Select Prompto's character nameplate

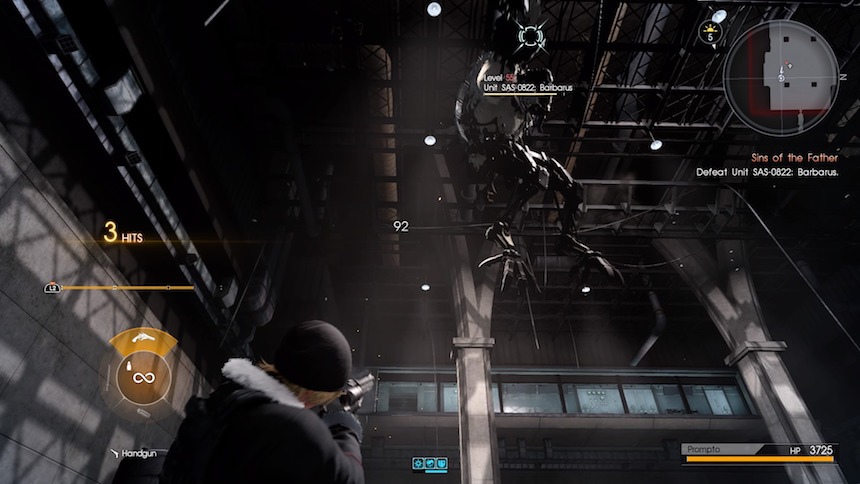704,450
